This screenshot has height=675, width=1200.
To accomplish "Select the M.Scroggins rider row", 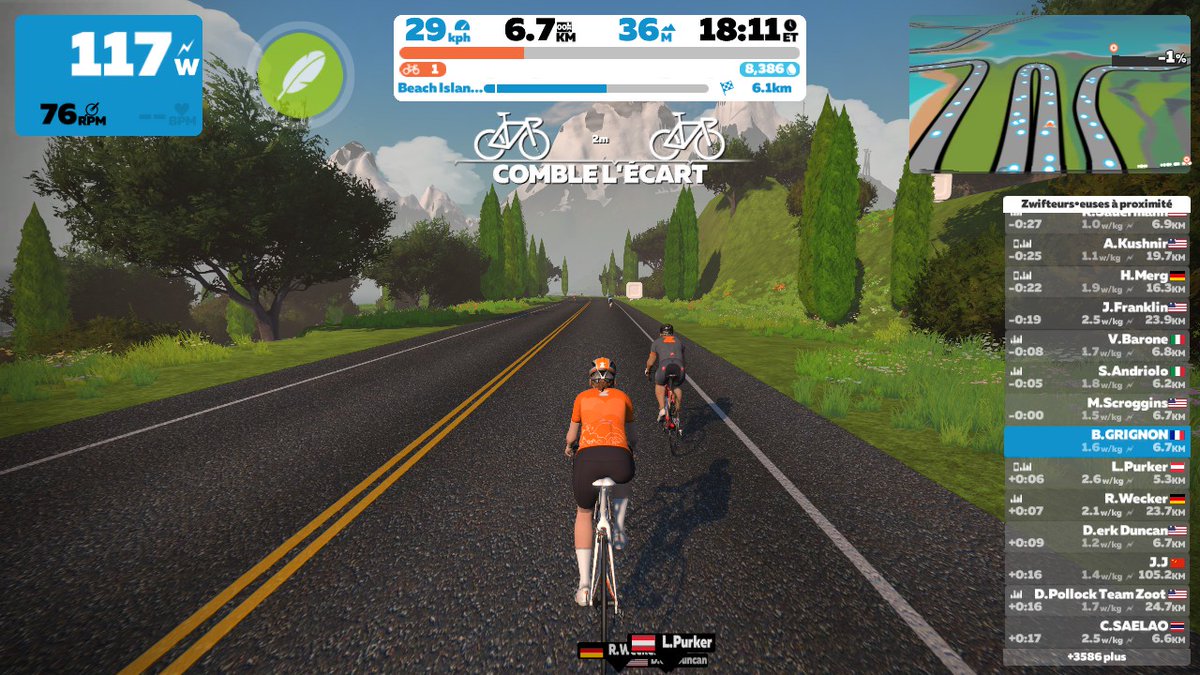I will tap(1097, 409).
